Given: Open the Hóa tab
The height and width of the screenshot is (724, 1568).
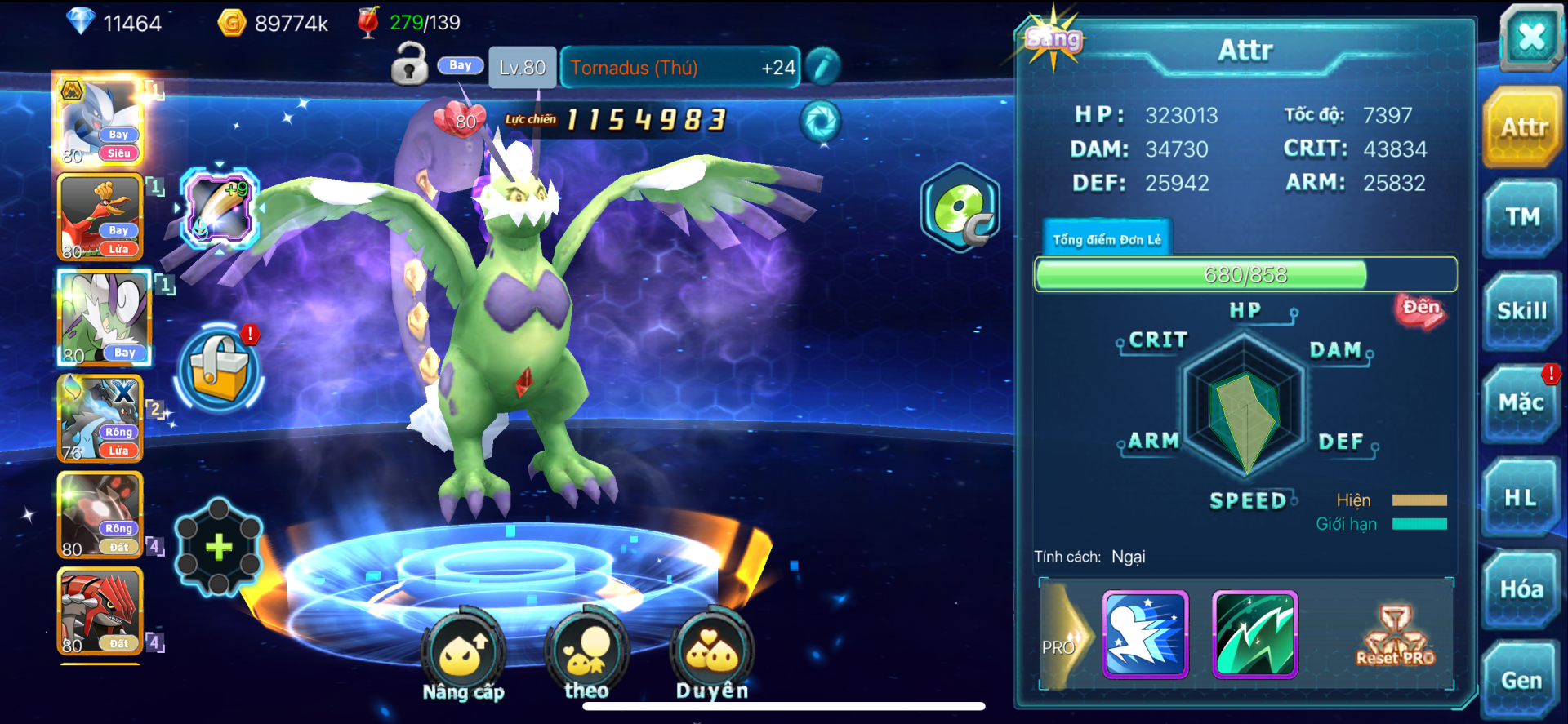Looking at the screenshot, I should tap(1522, 589).
